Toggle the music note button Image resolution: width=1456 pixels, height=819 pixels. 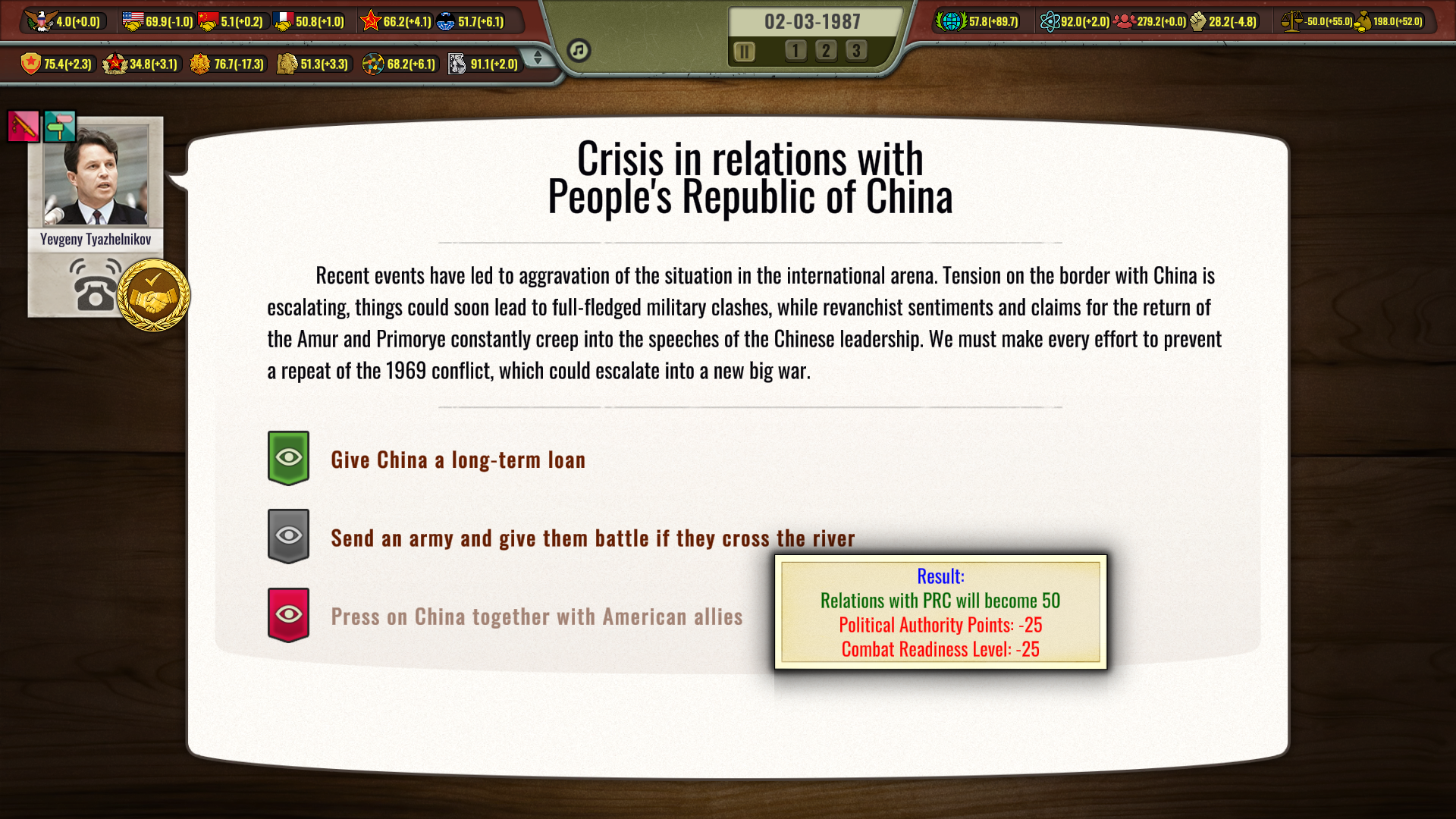point(579,50)
